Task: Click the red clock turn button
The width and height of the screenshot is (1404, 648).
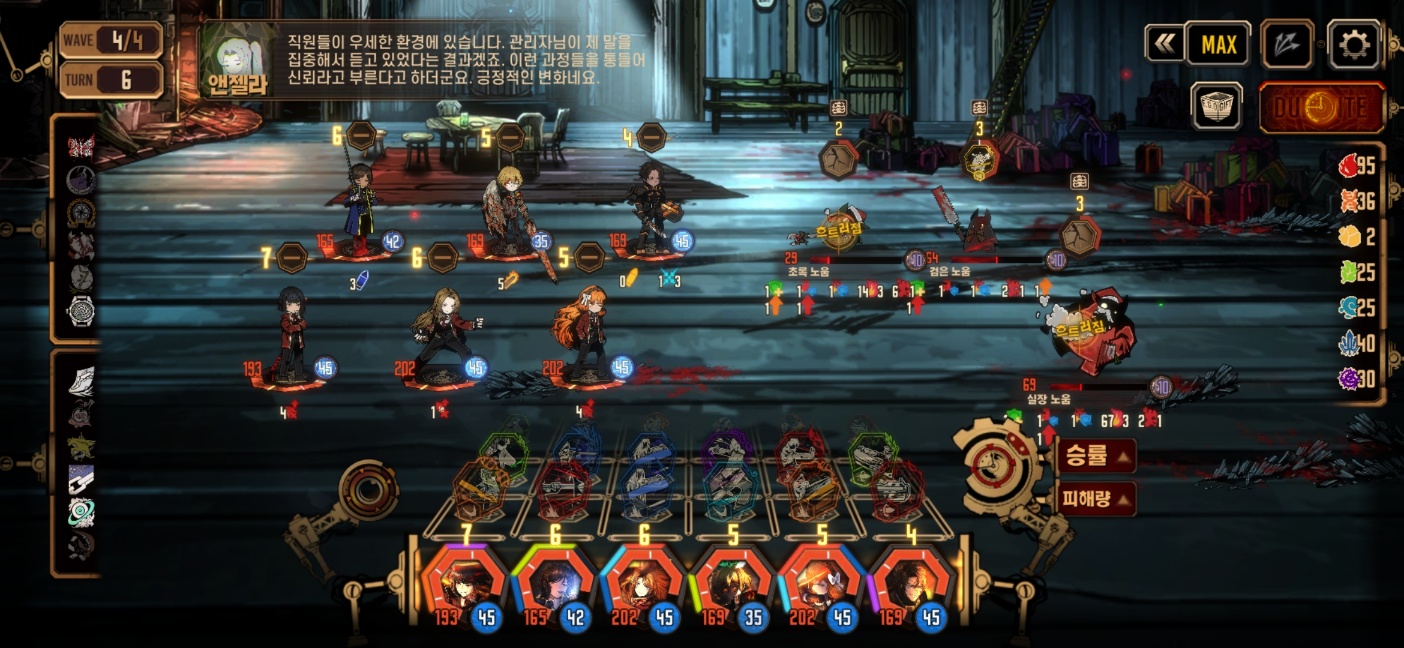Action: point(1321,107)
